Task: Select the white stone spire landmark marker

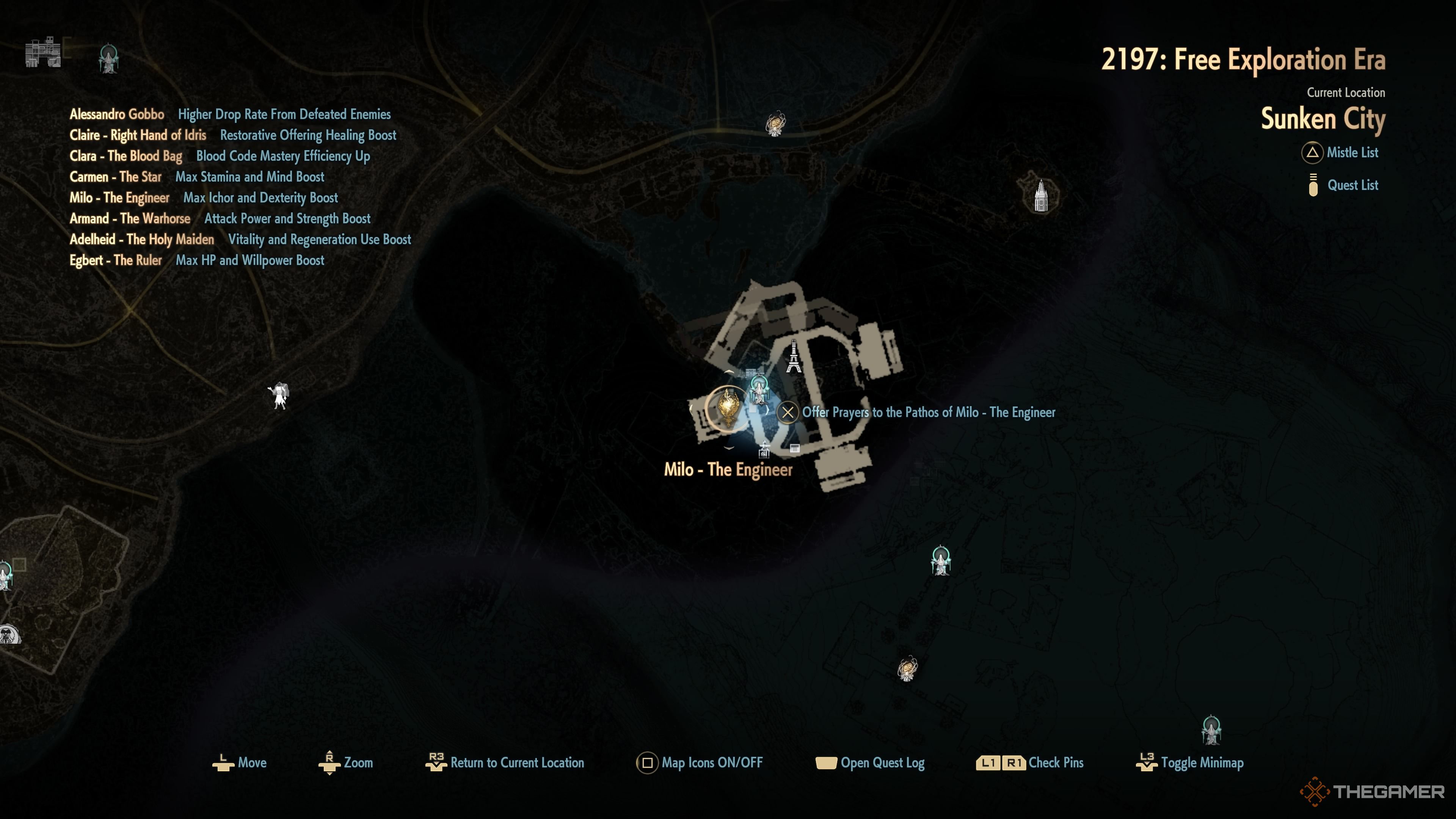Action: 1040,196
